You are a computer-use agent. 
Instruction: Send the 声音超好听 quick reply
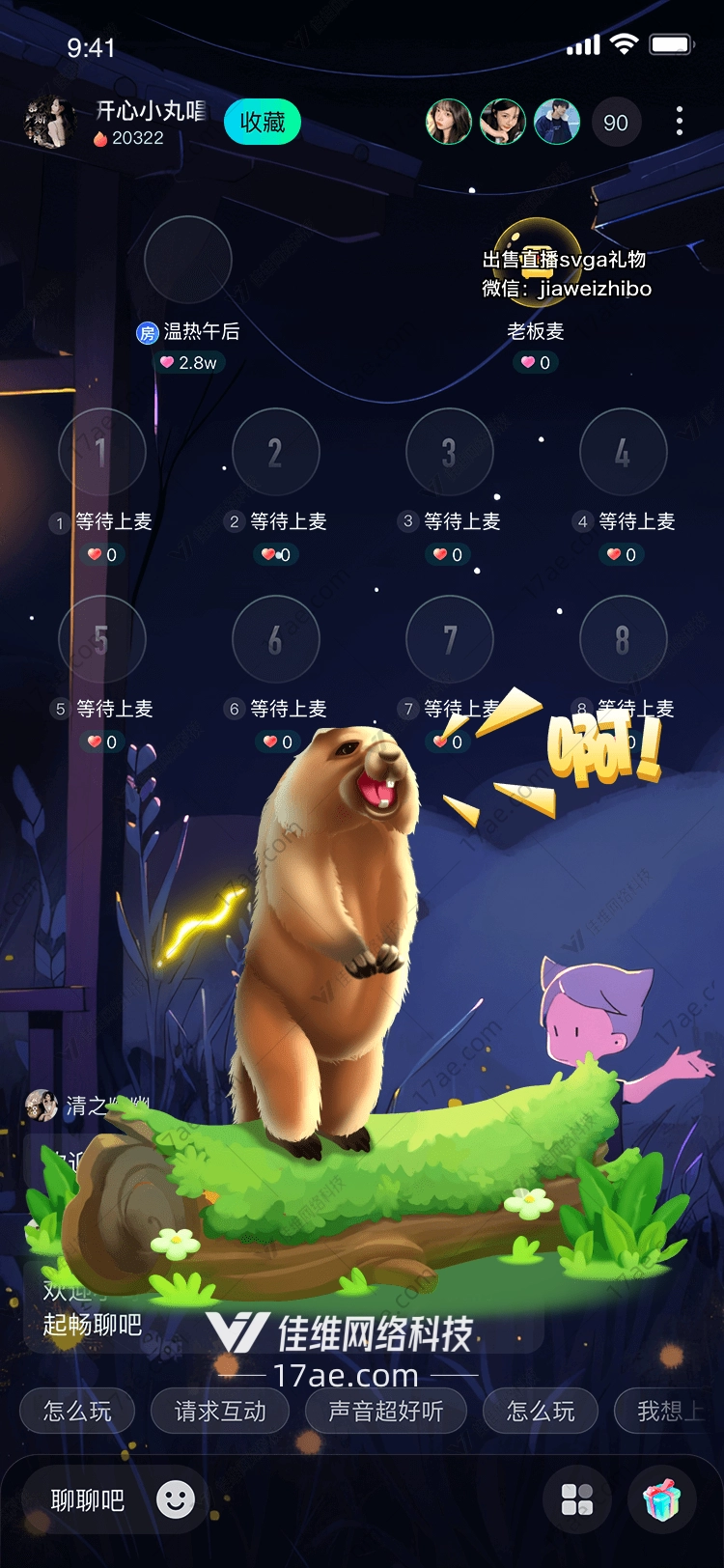[386, 1412]
